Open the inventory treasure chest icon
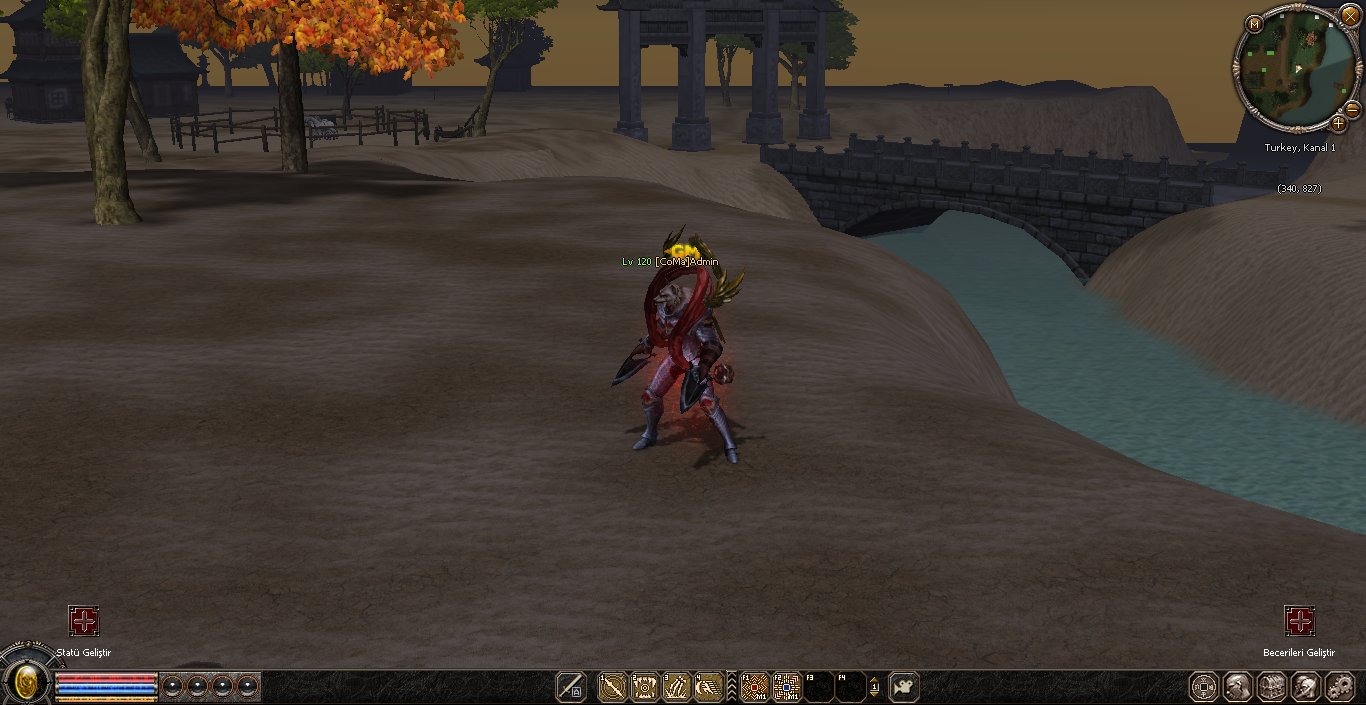The width and height of the screenshot is (1366, 705). 1271,687
